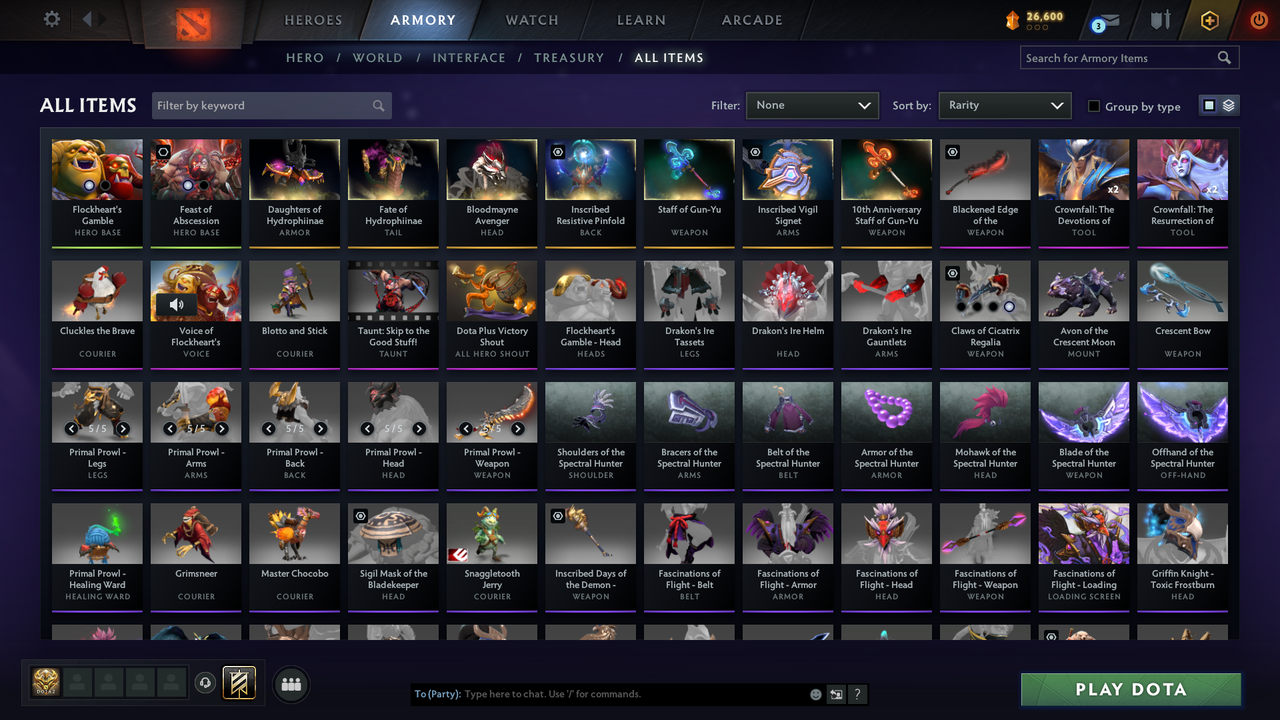This screenshot has width=1280, height=720.
Task: Preview Voice of Flockheart's via its speaker icon
Action: click(177, 304)
